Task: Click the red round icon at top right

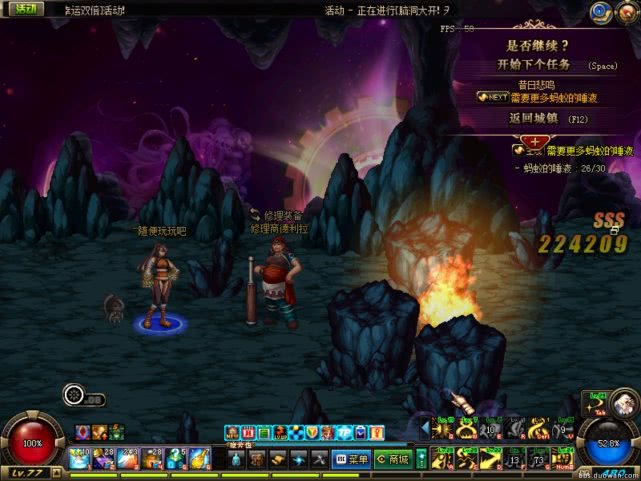Action: [626, 11]
